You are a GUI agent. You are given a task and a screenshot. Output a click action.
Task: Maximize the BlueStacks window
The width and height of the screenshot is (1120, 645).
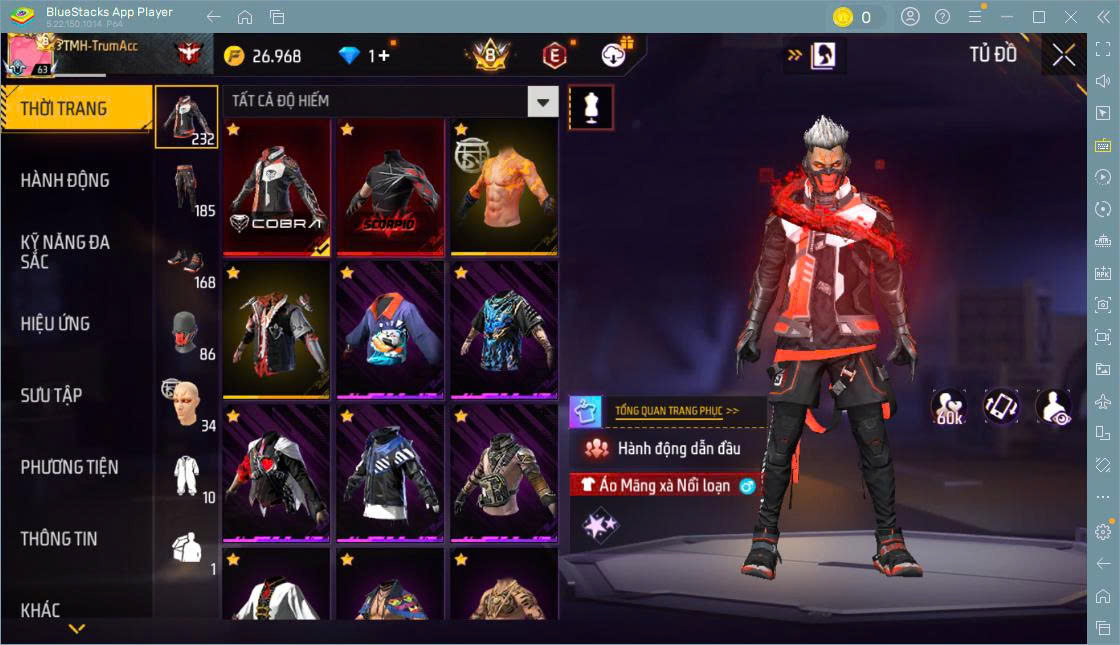[1039, 17]
